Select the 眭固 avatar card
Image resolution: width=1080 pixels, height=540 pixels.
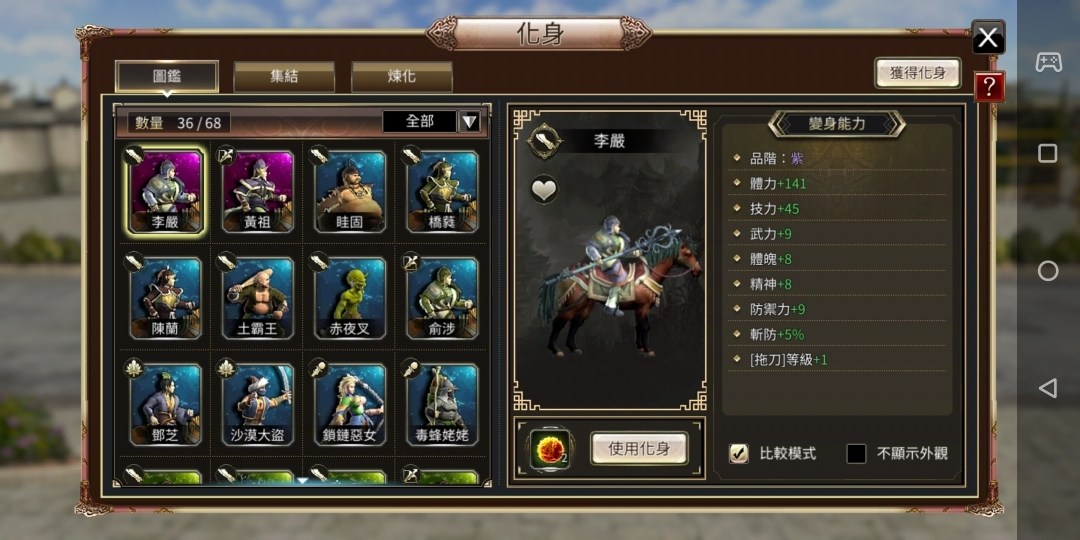(350, 191)
